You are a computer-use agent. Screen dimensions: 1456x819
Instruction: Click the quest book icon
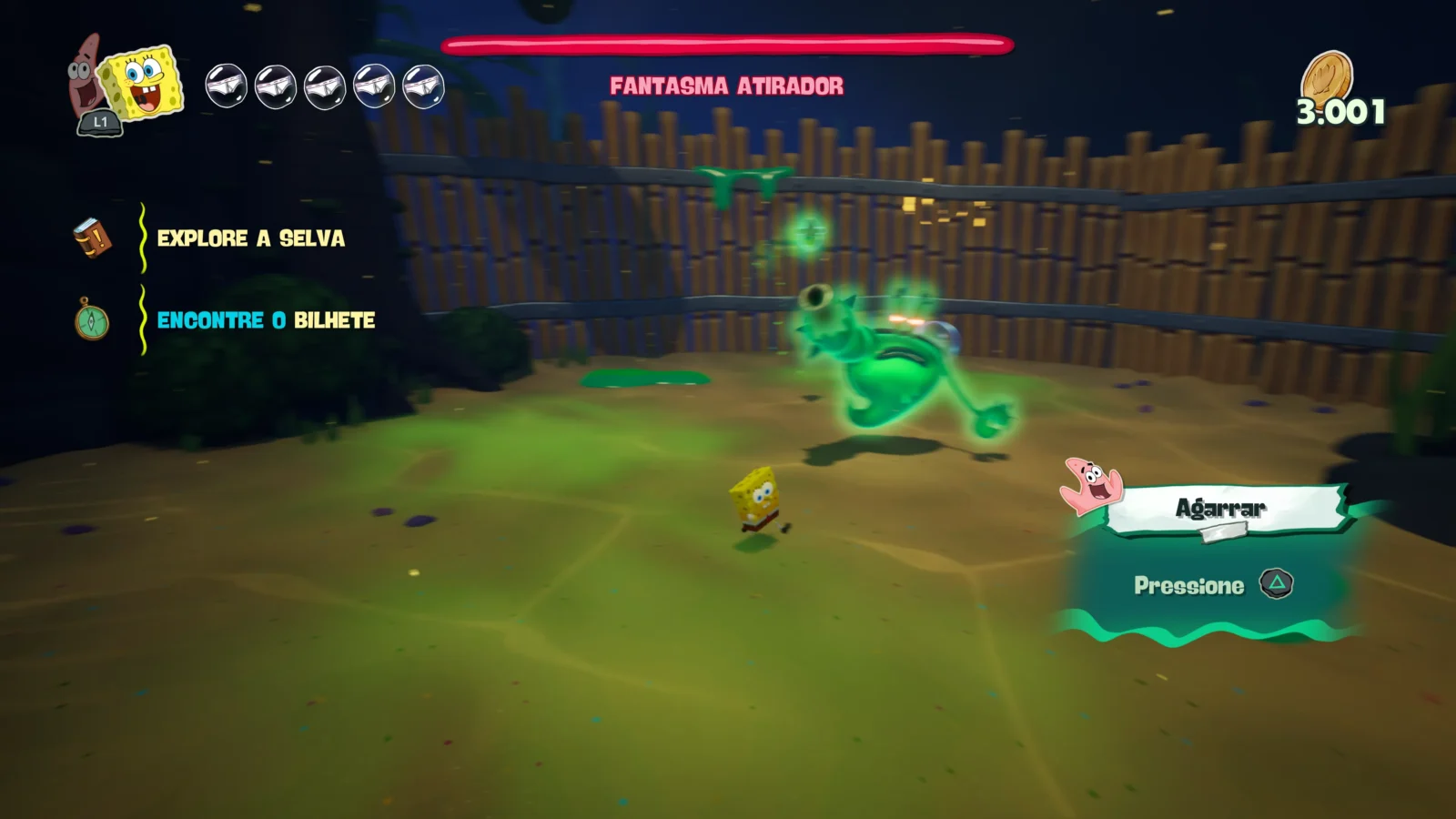click(x=92, y=238)
